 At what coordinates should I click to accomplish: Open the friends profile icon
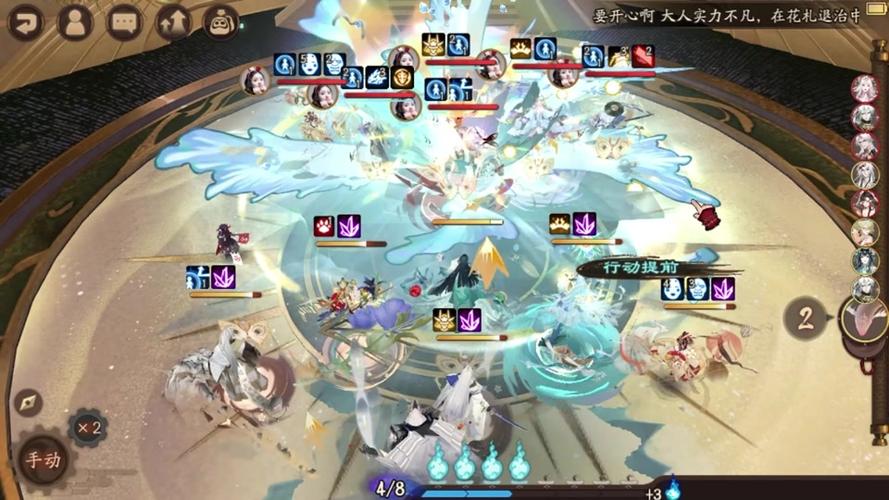point(75,21)
